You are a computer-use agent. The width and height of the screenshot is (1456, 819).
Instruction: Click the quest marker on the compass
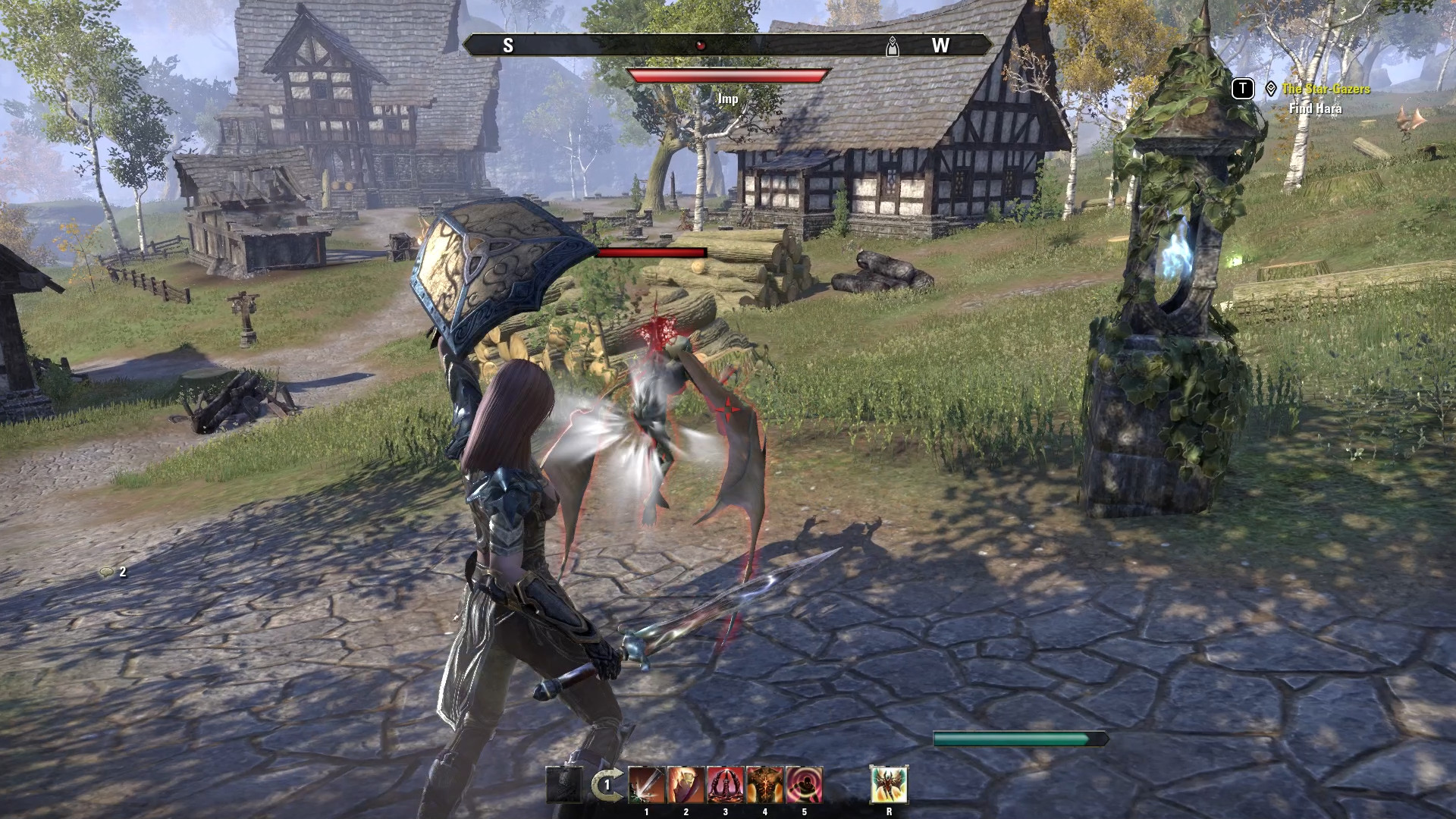(x=893, y=46)
